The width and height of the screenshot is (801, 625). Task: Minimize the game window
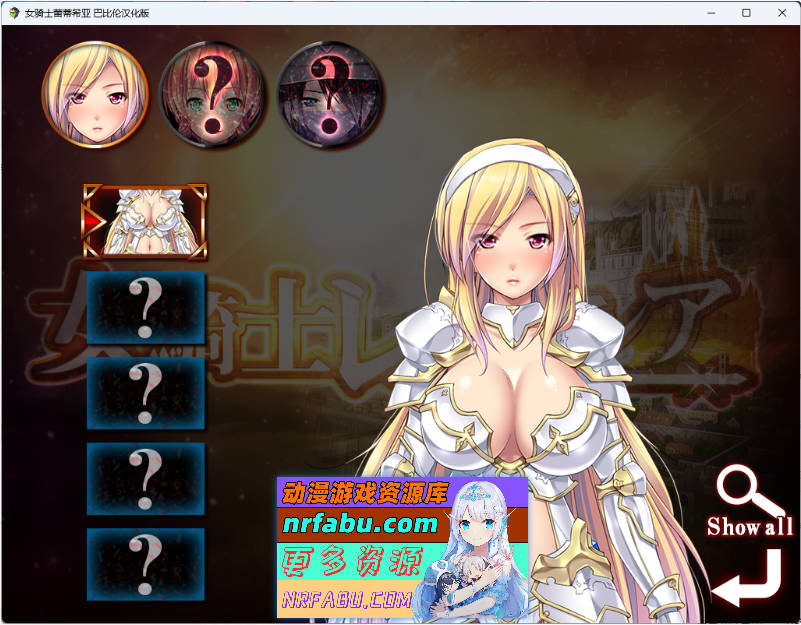(x=711, y=13)
